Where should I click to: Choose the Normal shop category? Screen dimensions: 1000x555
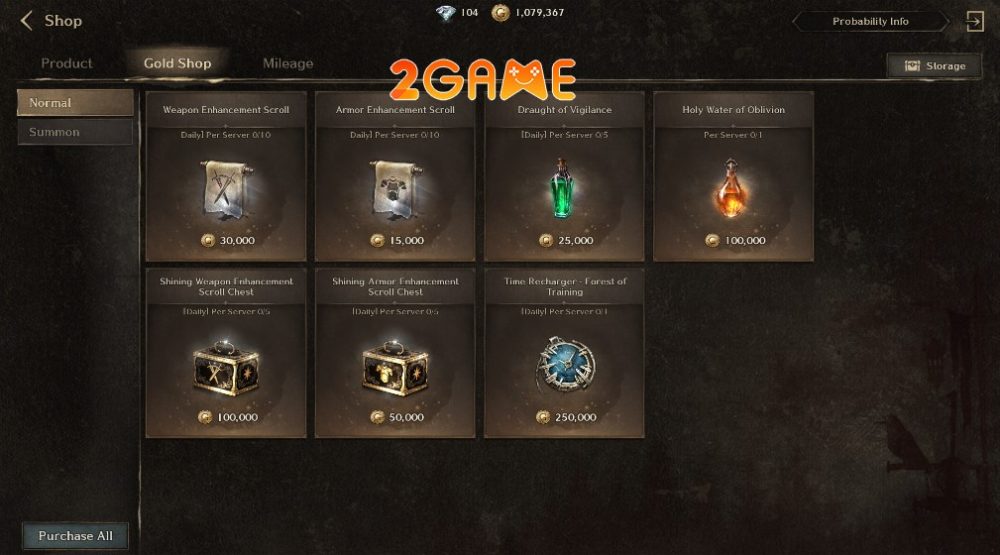75,103
